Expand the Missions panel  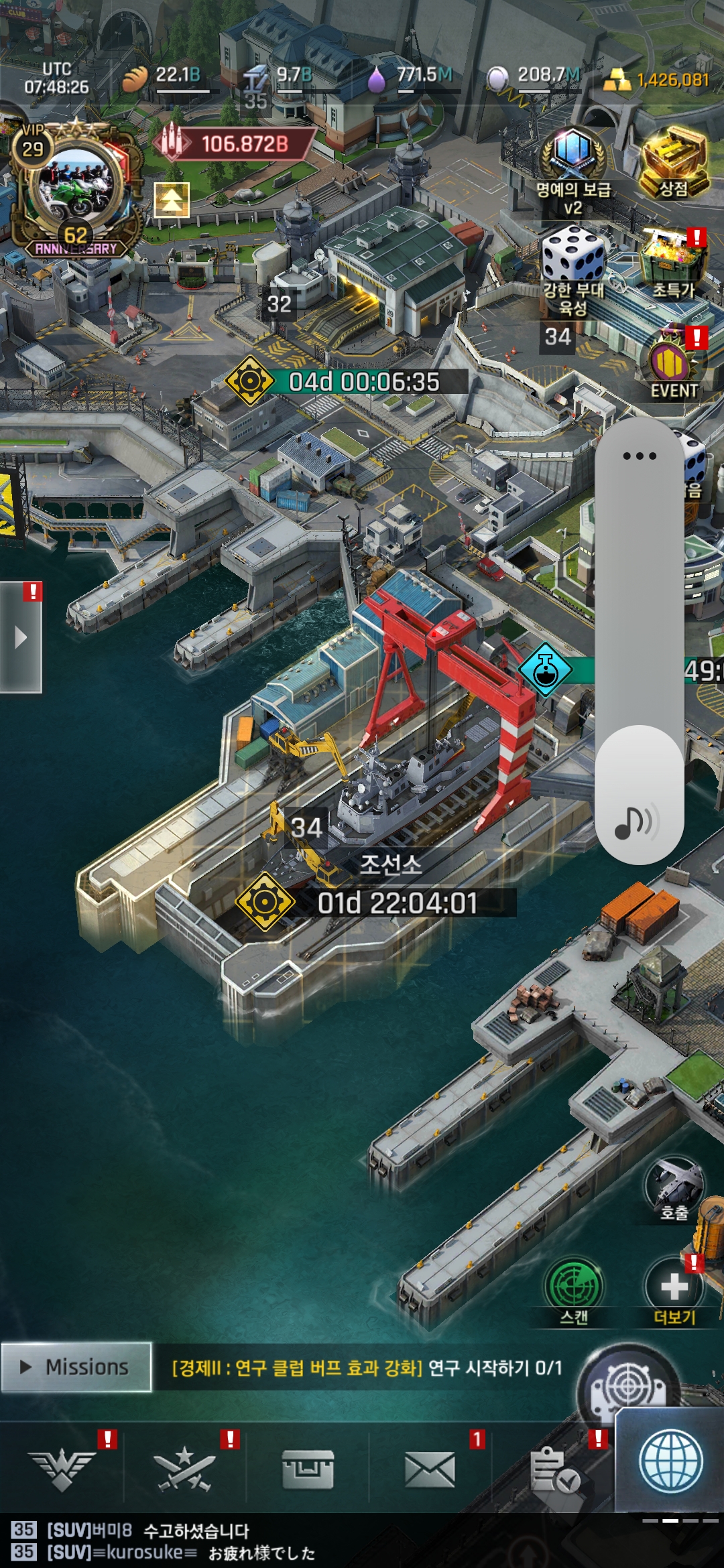[76, 1367]
